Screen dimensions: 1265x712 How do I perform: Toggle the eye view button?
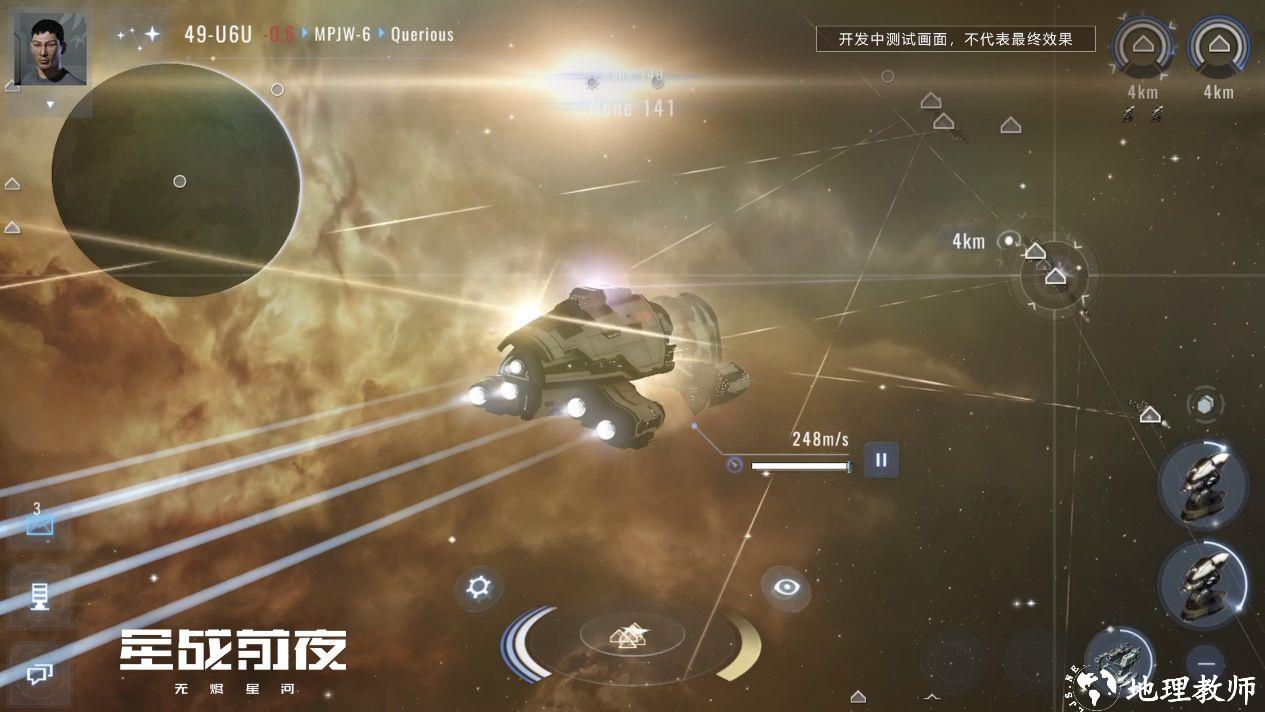(786, 587)
